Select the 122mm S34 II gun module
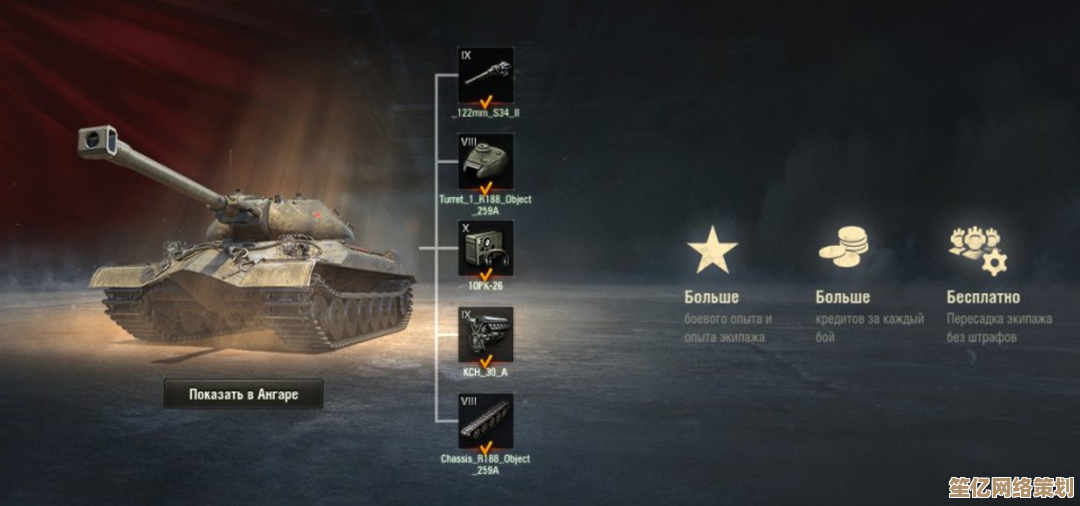The width and height of the screenshot is (1080, 506). click(x=486, y=76)
